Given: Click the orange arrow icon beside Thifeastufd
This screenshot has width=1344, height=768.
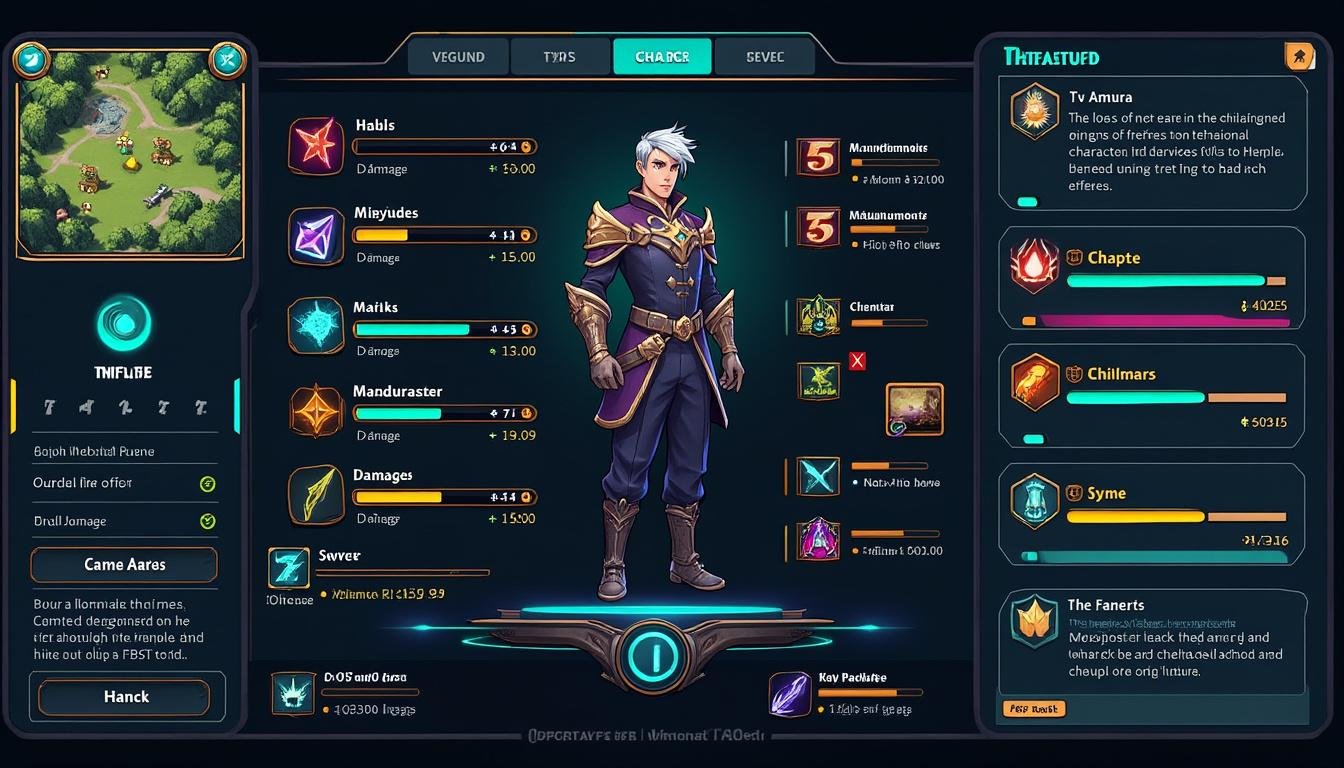Looking at the screenshot, I should pyautogui.click(x=1298, y=57).
